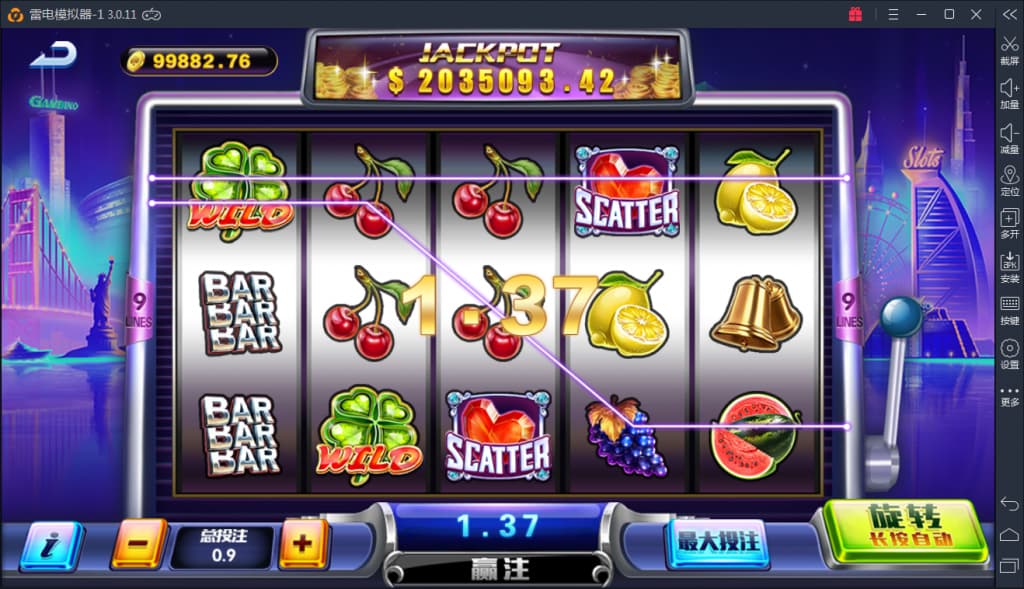Screen dimensions: 1024x589
Task: Increase total bet with plus button
Action: click(x=303, y=544)
